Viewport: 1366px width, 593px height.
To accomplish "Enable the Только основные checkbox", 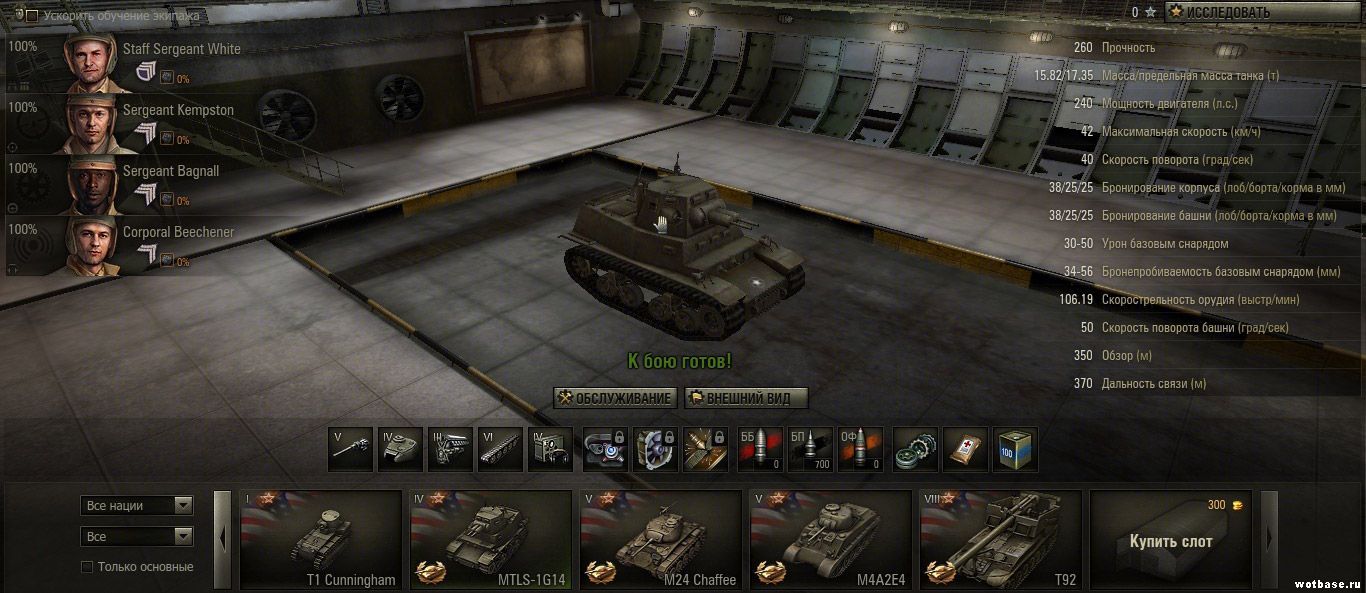I will 88,567.
